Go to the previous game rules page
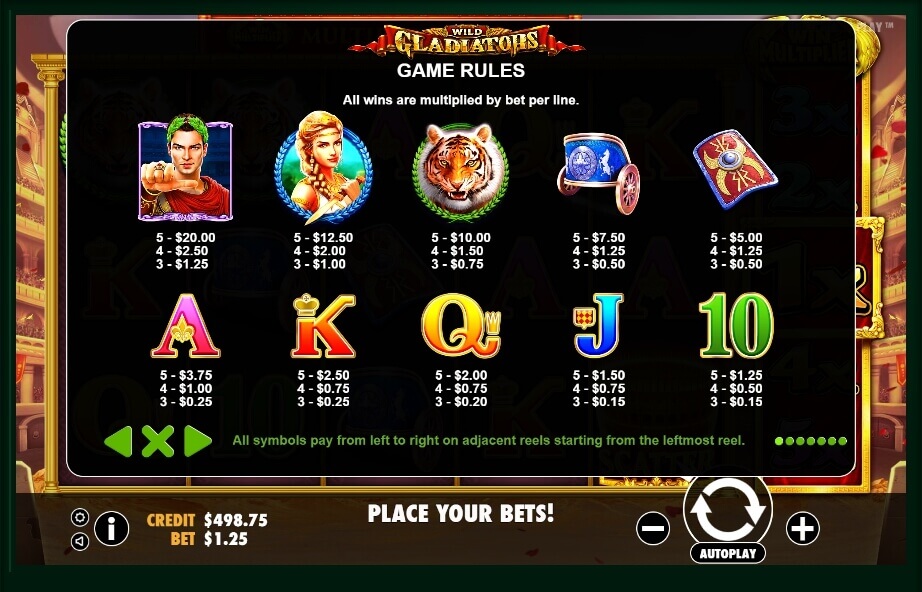 [118, 441]
